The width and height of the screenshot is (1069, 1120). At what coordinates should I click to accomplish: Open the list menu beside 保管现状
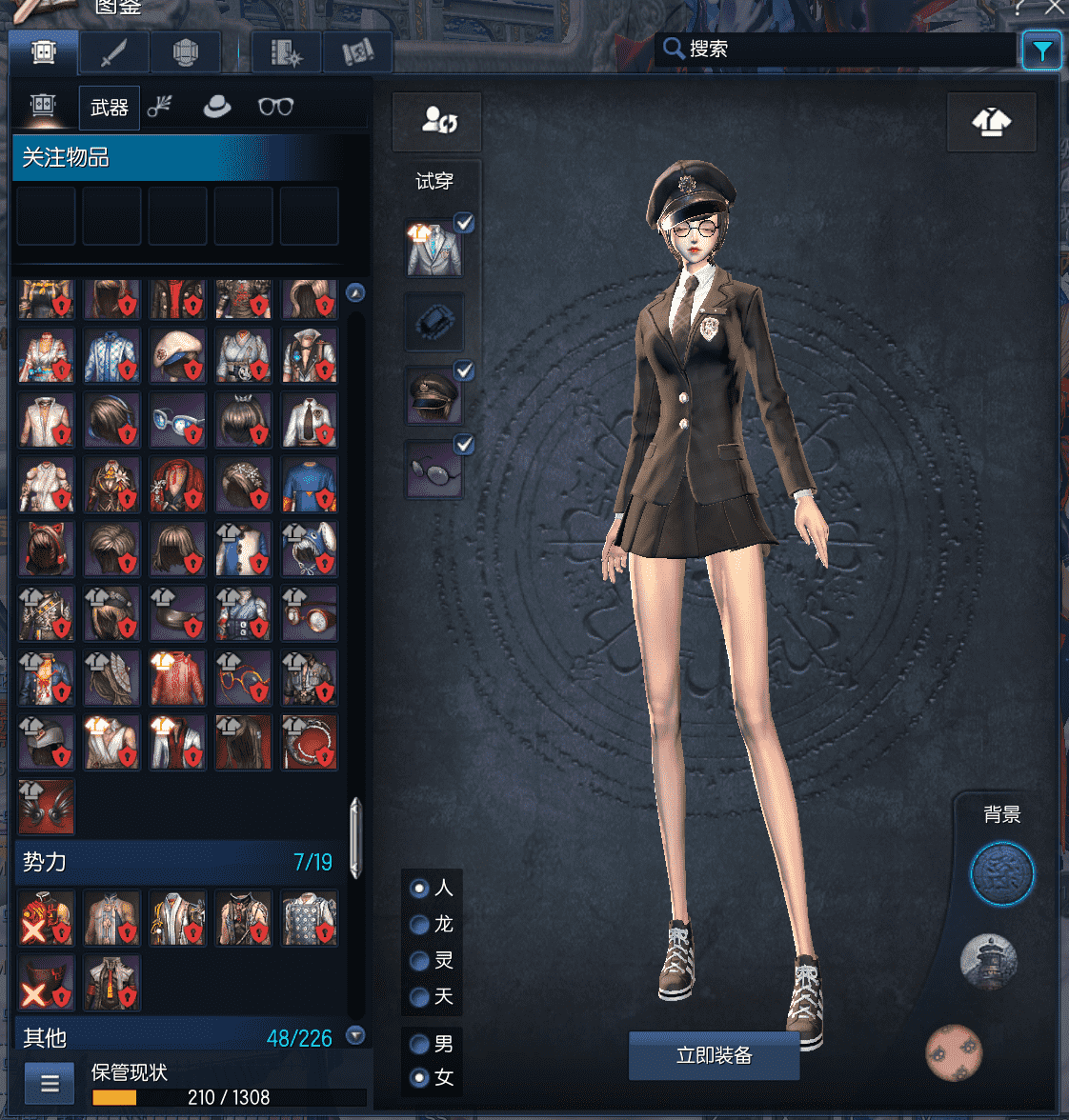tap(50, 1084)
